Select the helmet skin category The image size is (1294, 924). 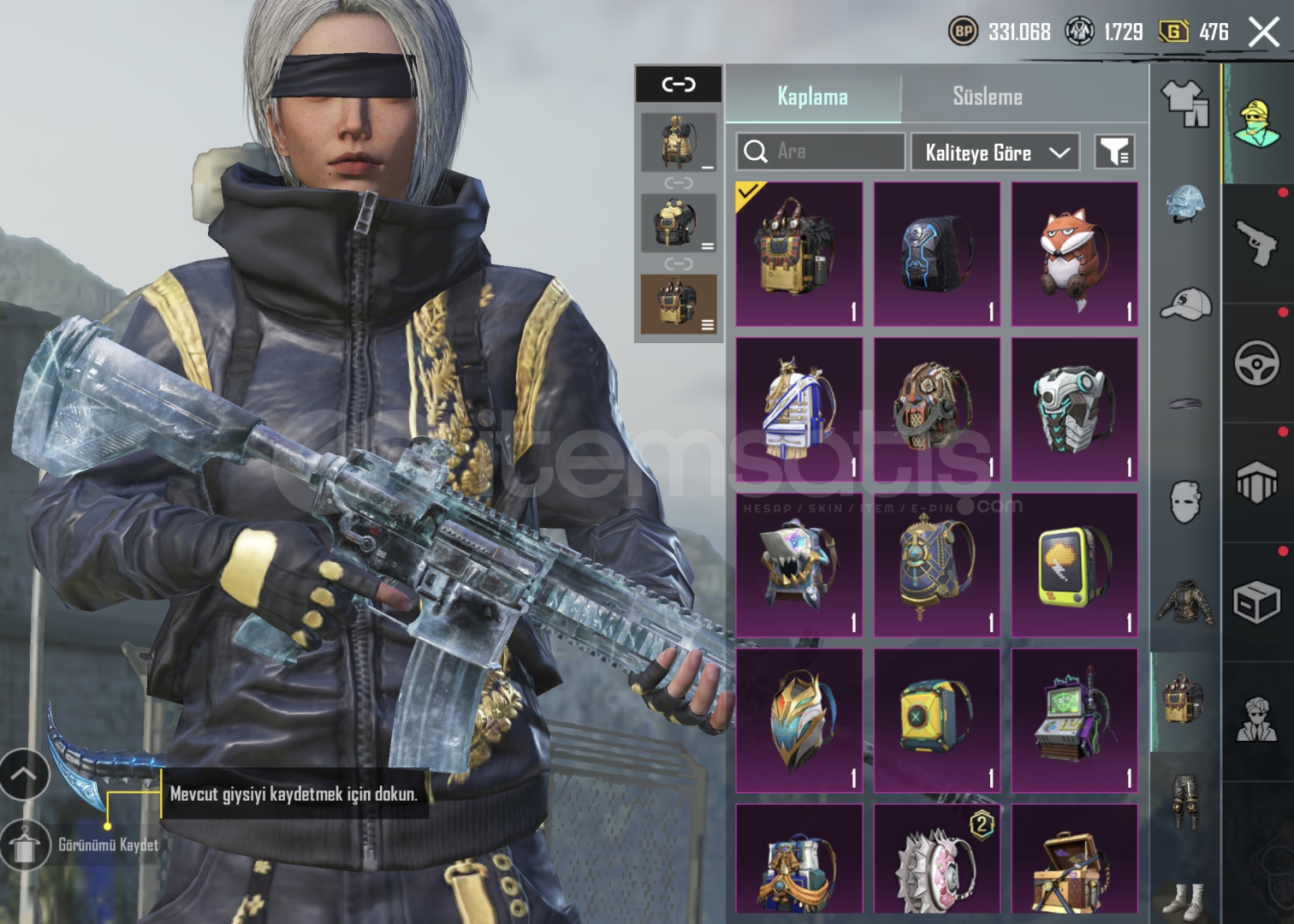coord(1184,204)
